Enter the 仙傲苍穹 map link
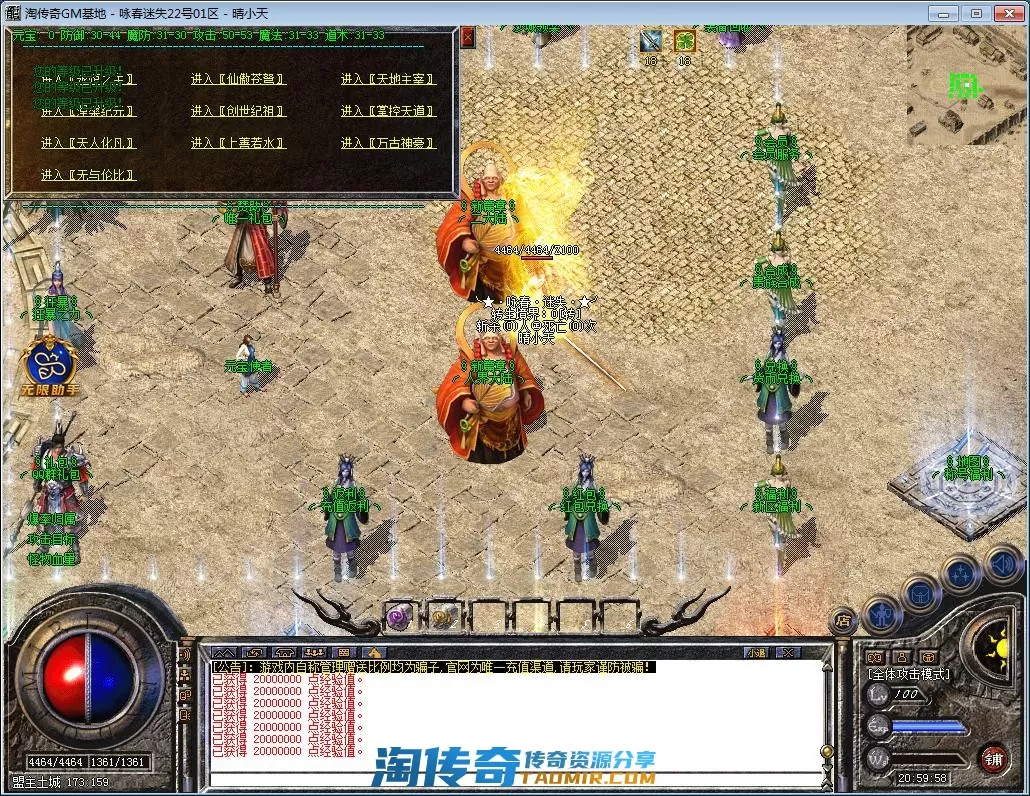Viewport: 1030px width, 796px height. click(x=238, y=80)
